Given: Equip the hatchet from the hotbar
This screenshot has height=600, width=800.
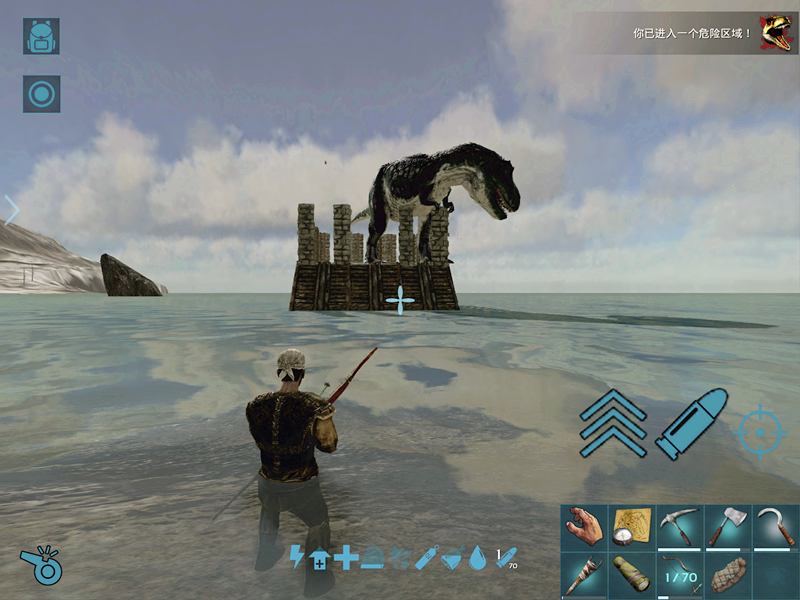Looking at the screenshot, I should coord(727,527).
